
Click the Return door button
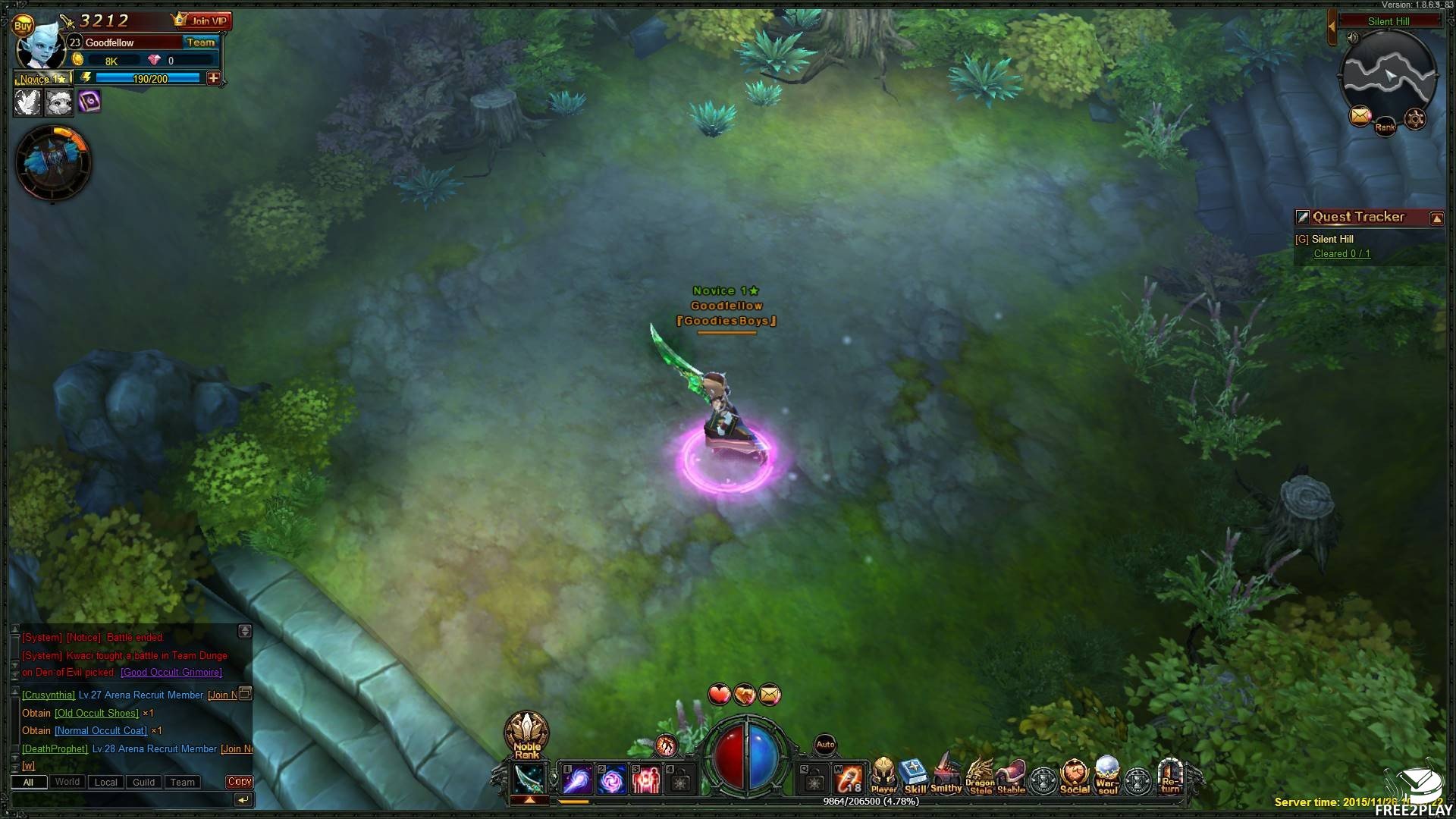(1170, 777)
